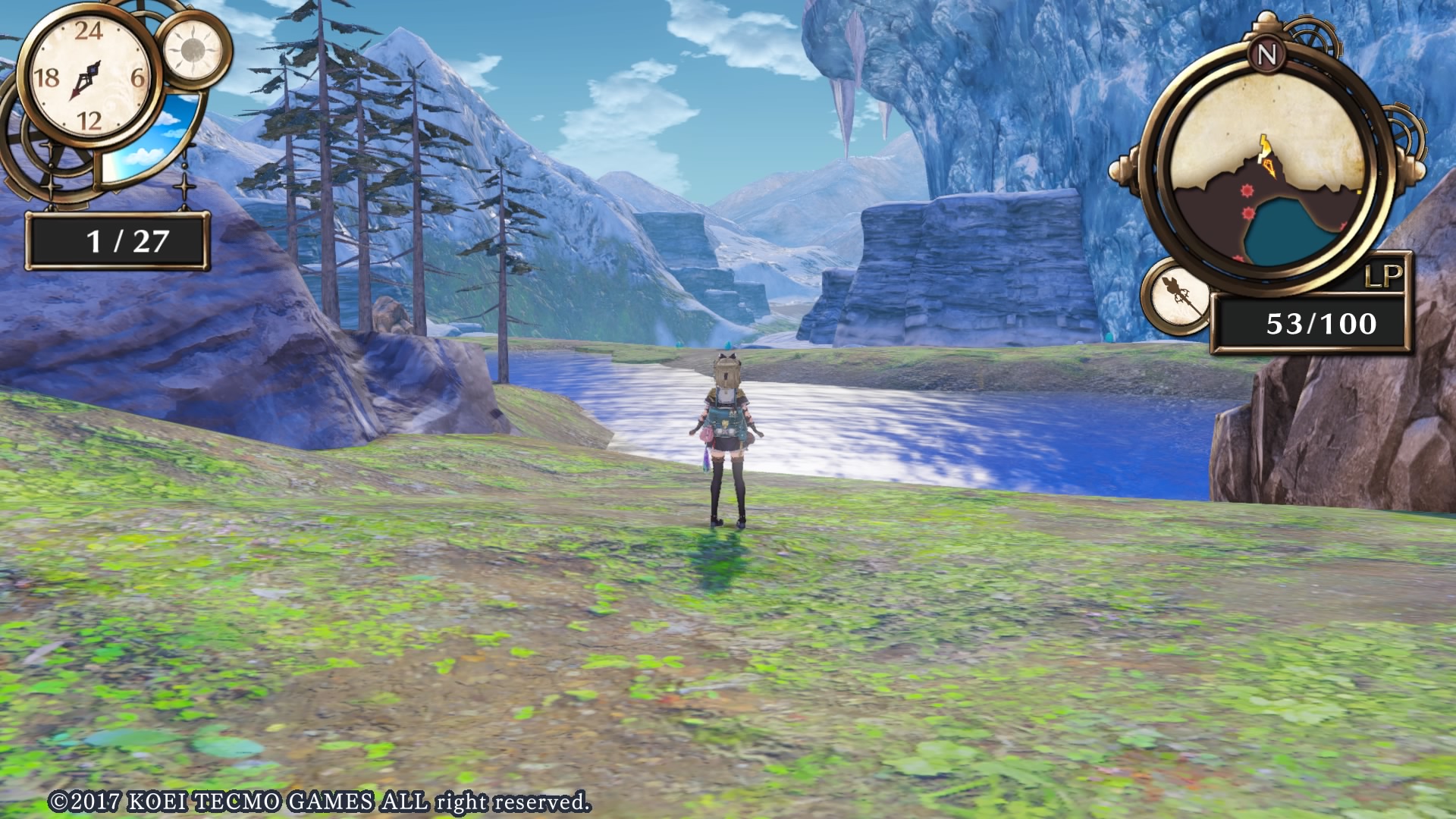Click the blue sky gauge arc under the clock
Image resolution: width=1456 pixels, height=819 pixels.
[147, 137]
